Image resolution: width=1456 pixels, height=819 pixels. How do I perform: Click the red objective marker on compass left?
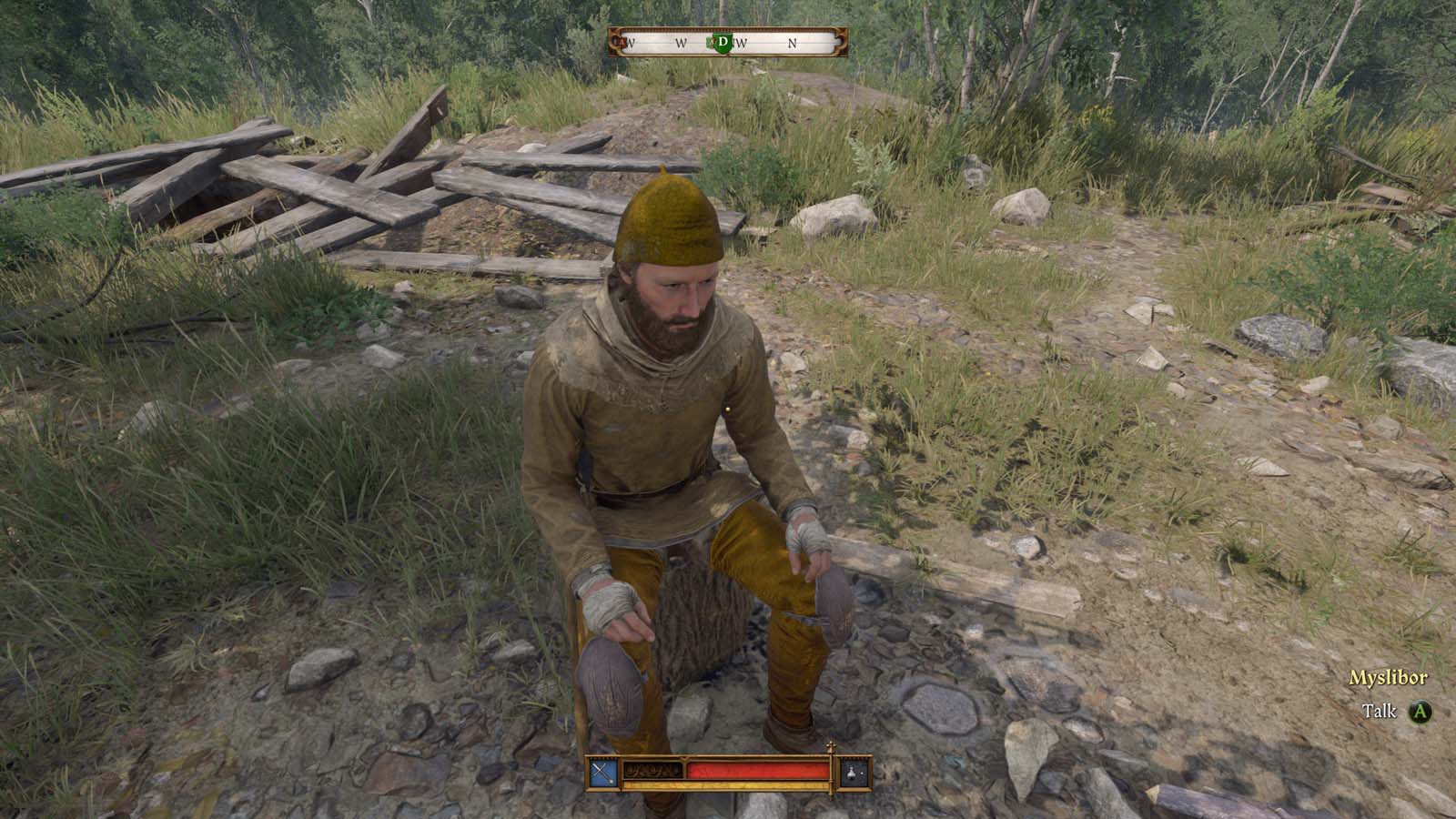click(x=621, y=42)
